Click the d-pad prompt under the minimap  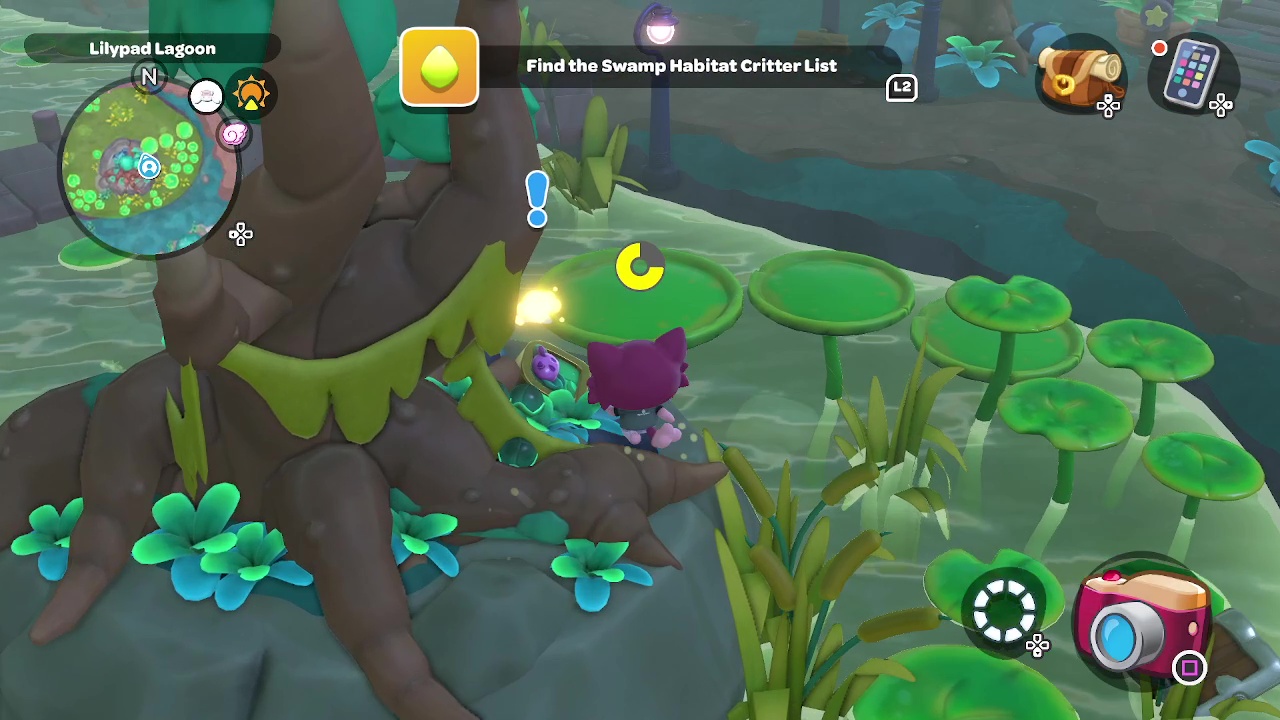241,234
